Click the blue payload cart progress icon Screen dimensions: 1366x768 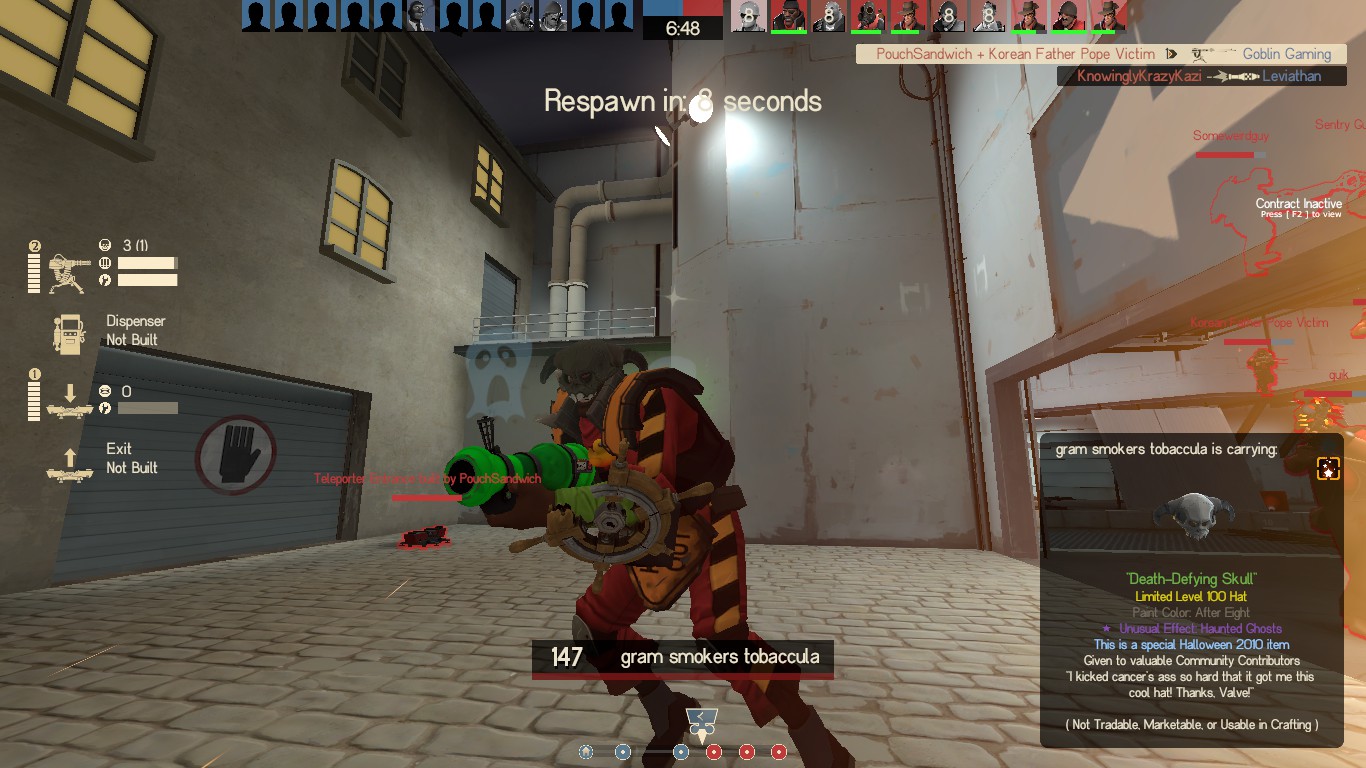[x=701, y=720]
